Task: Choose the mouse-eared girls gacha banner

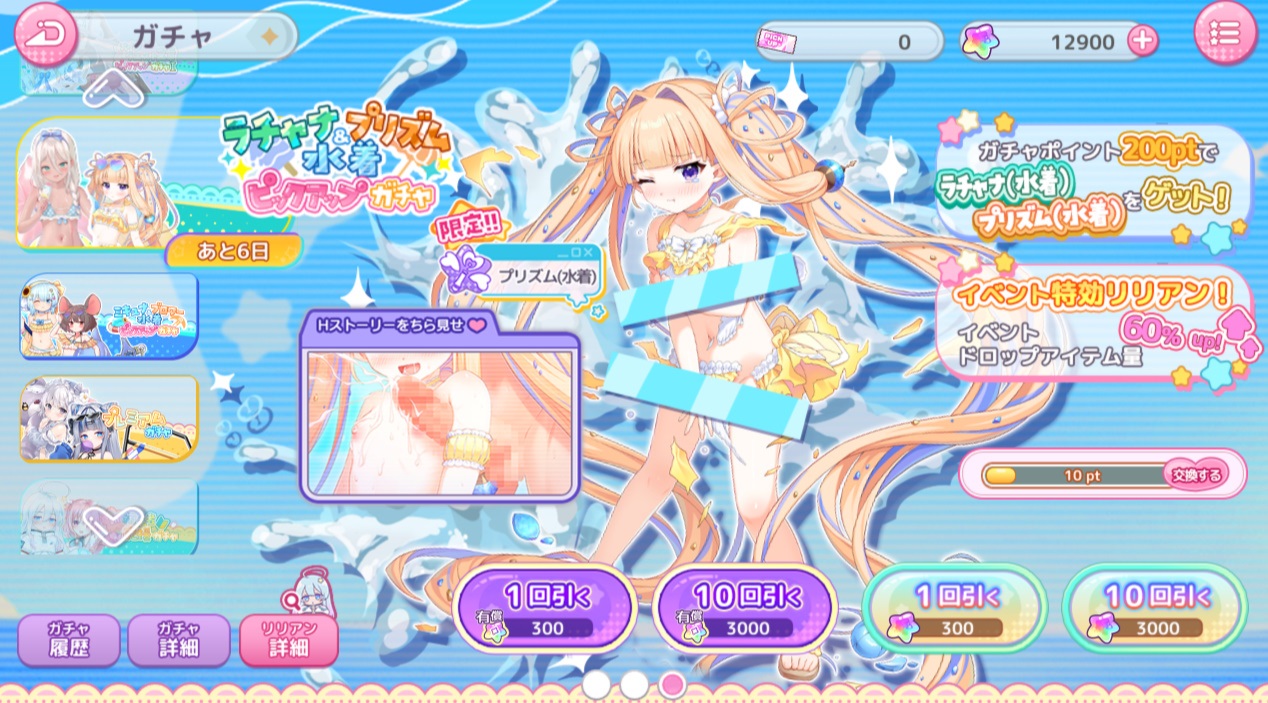Action: (x=109, y=316)
